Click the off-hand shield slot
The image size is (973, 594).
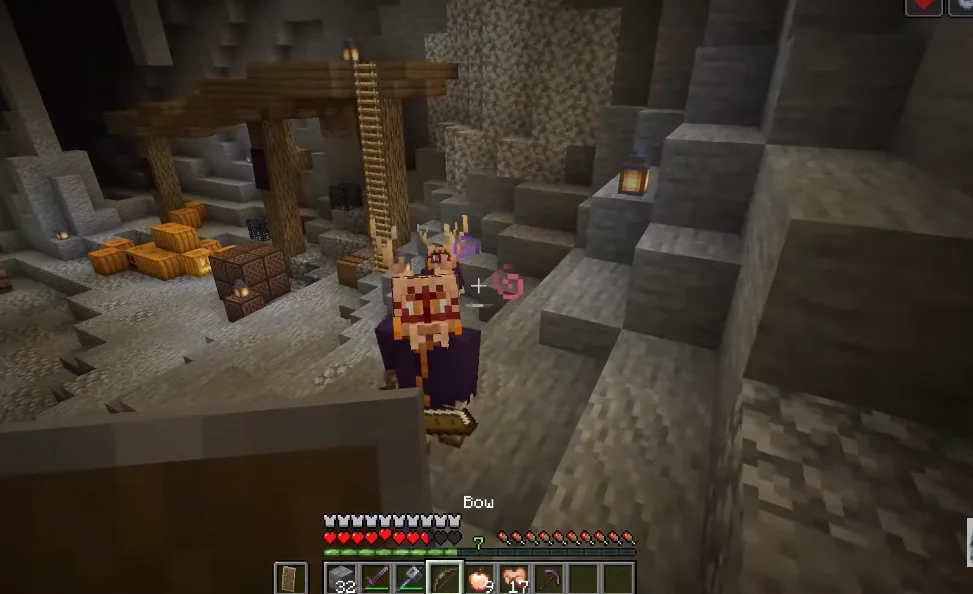point(291,579)
